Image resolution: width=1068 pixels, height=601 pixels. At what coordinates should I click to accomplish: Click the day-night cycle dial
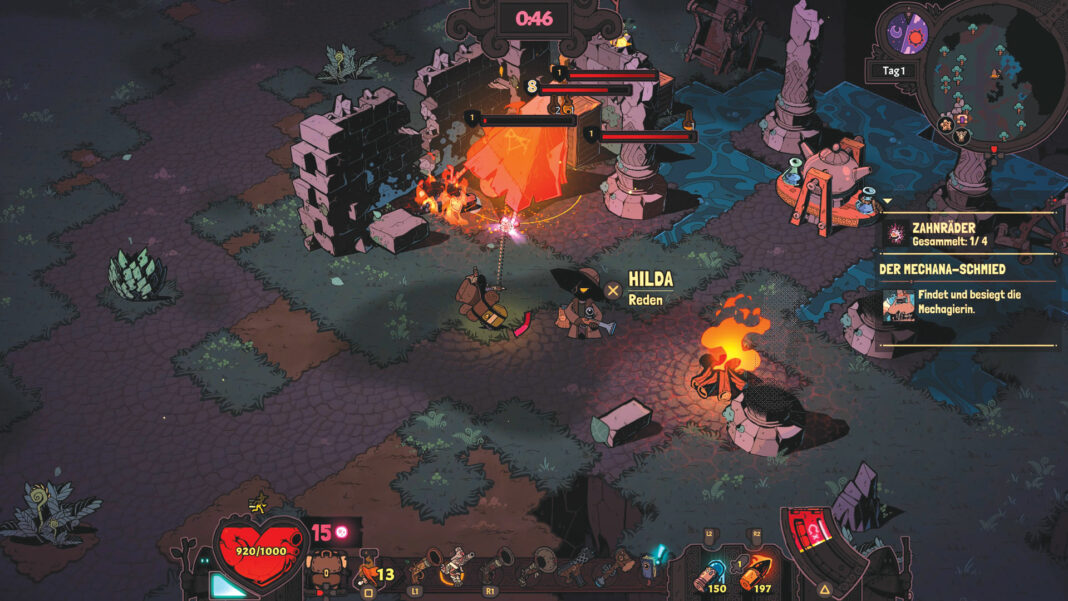pos(907,34)
